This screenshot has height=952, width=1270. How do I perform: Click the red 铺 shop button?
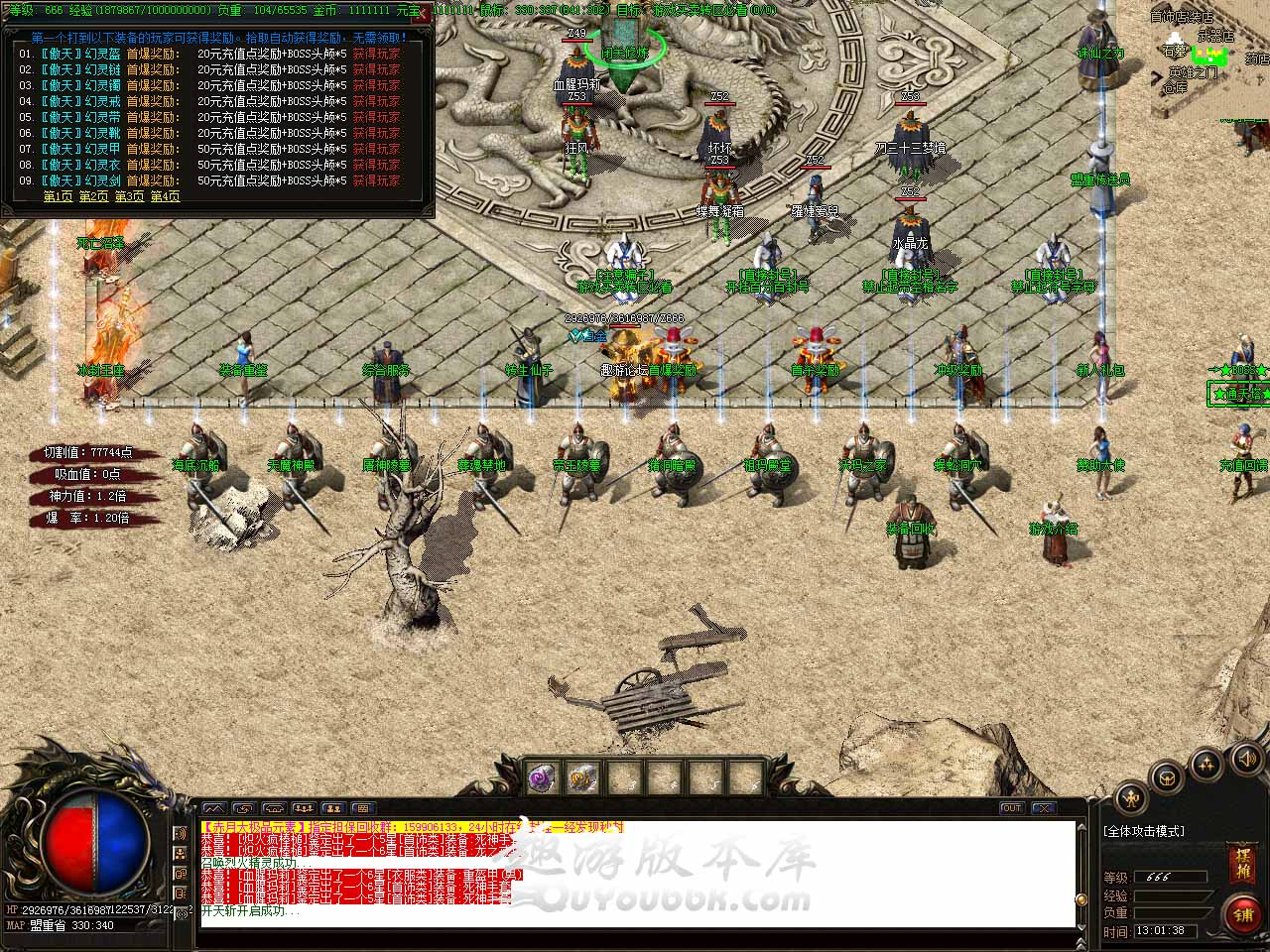click(x=1242, y=914)
